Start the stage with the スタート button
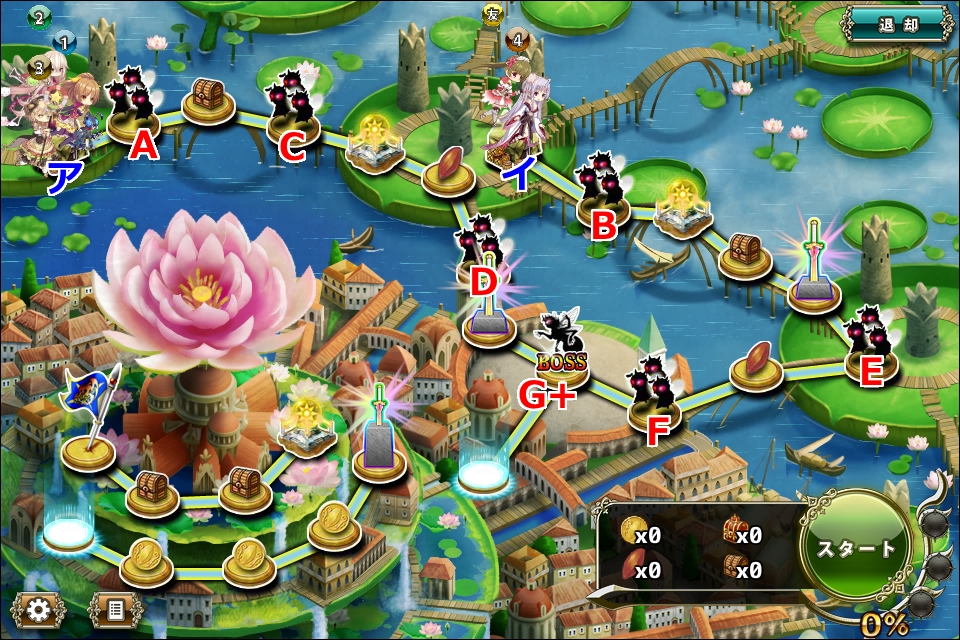Viewport: 960px width, 640px height. point(857,550)
